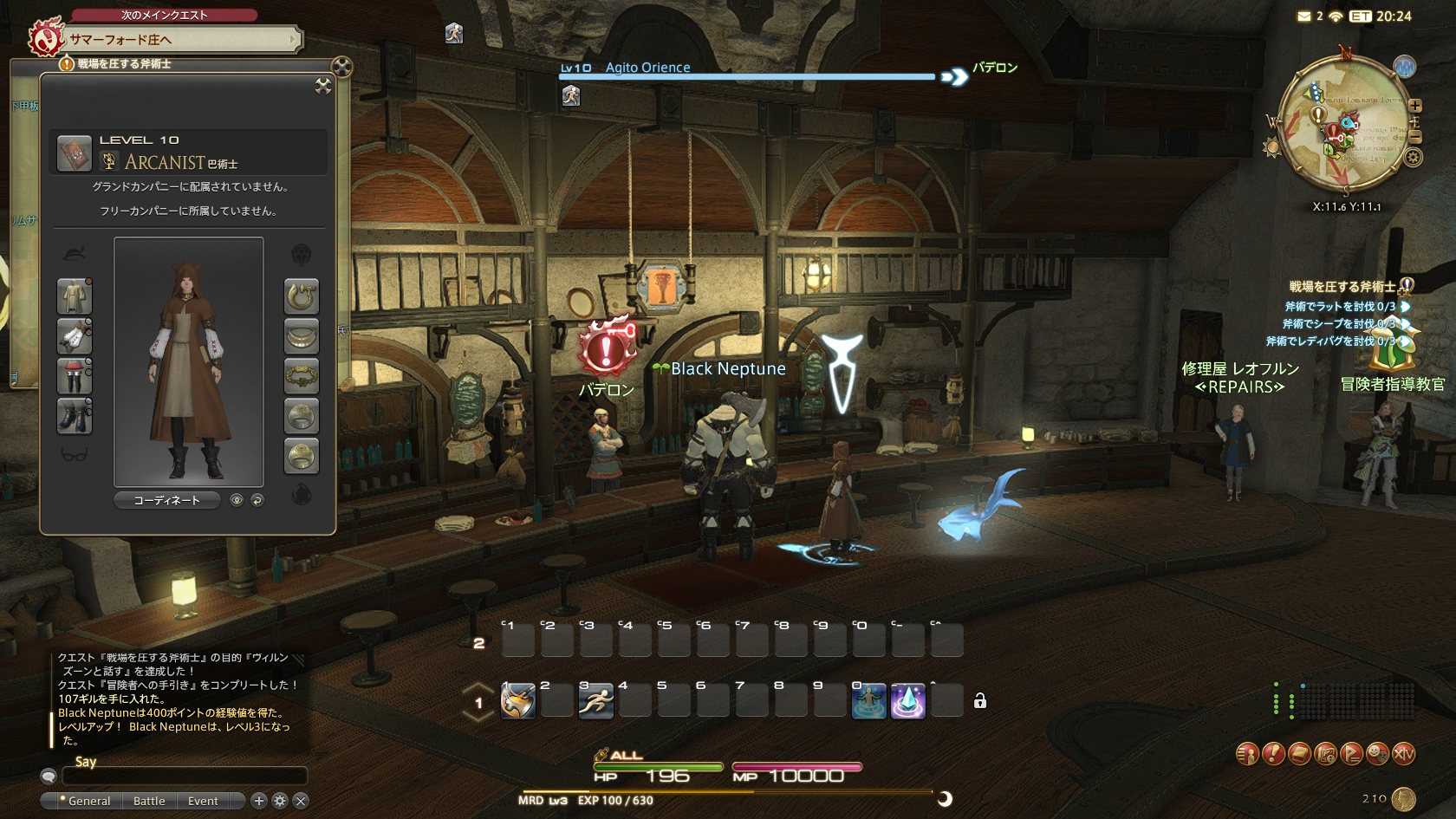Select the arcanist grimoire weapon slot
This screenshot has height=819, width=1456.
(x=75, y=153)
